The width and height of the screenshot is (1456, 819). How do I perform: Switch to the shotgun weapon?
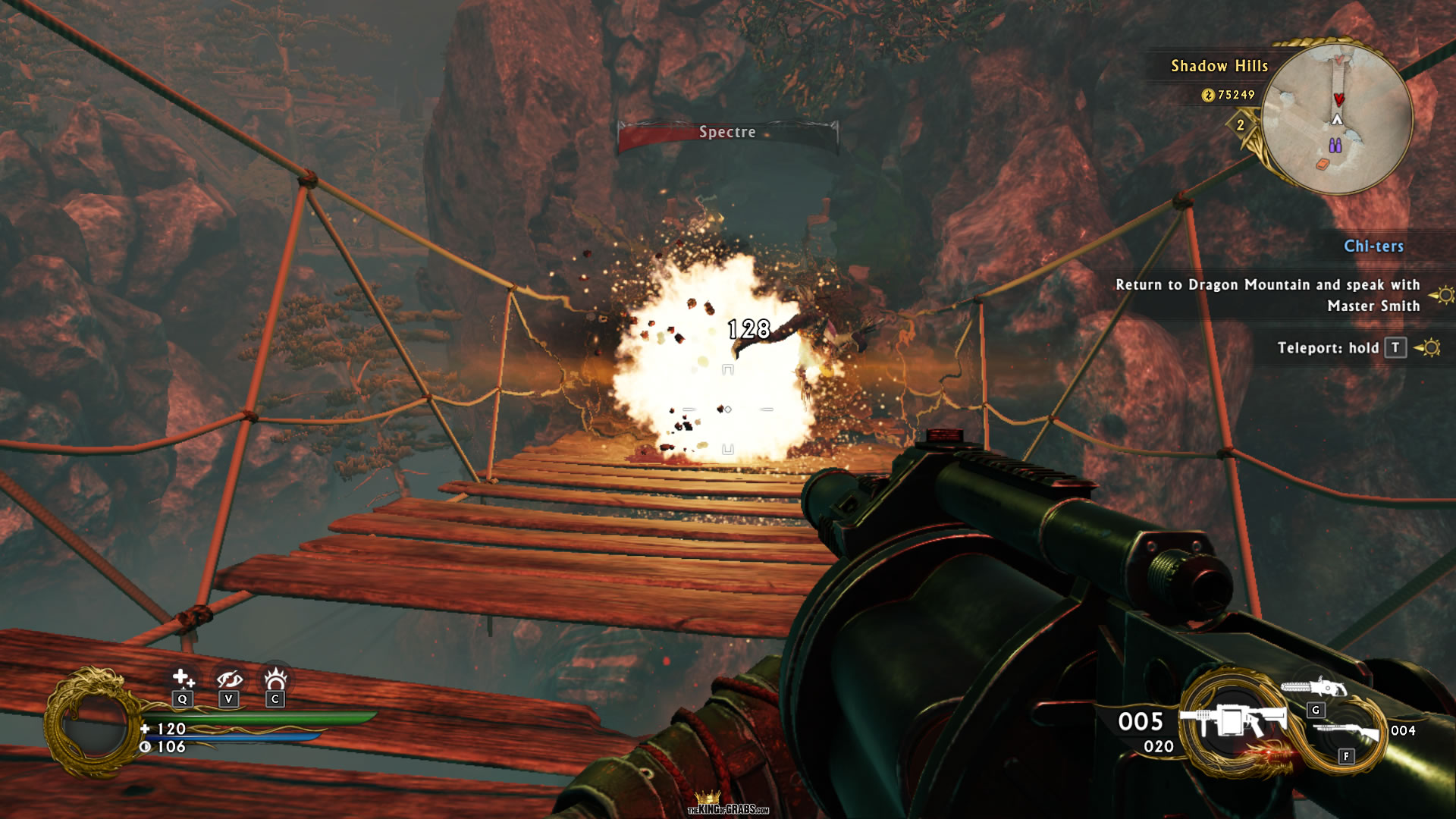(1345, 733)
